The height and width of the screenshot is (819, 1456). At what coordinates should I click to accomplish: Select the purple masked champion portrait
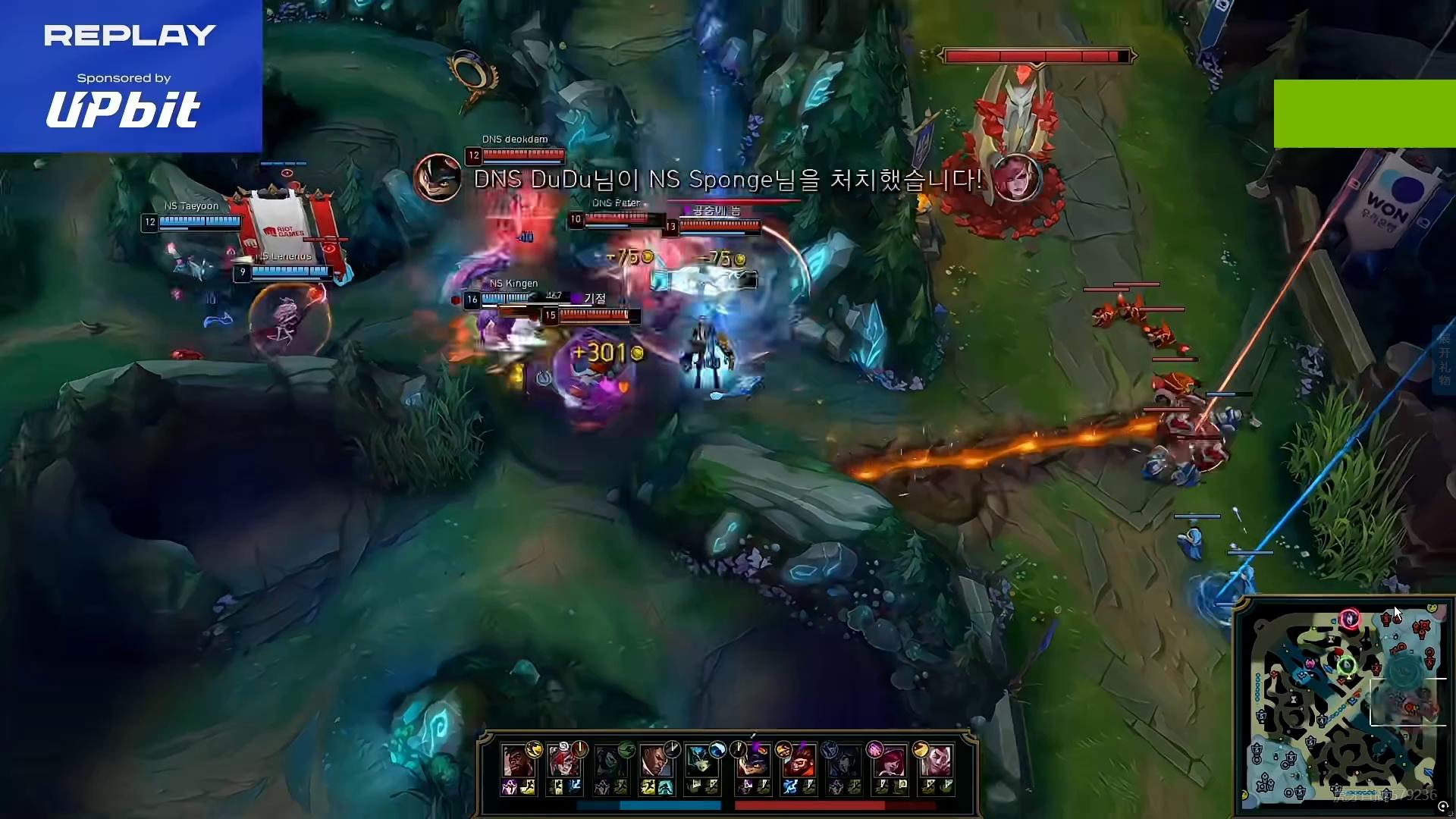pyautogui.click(x=753, y=760)
